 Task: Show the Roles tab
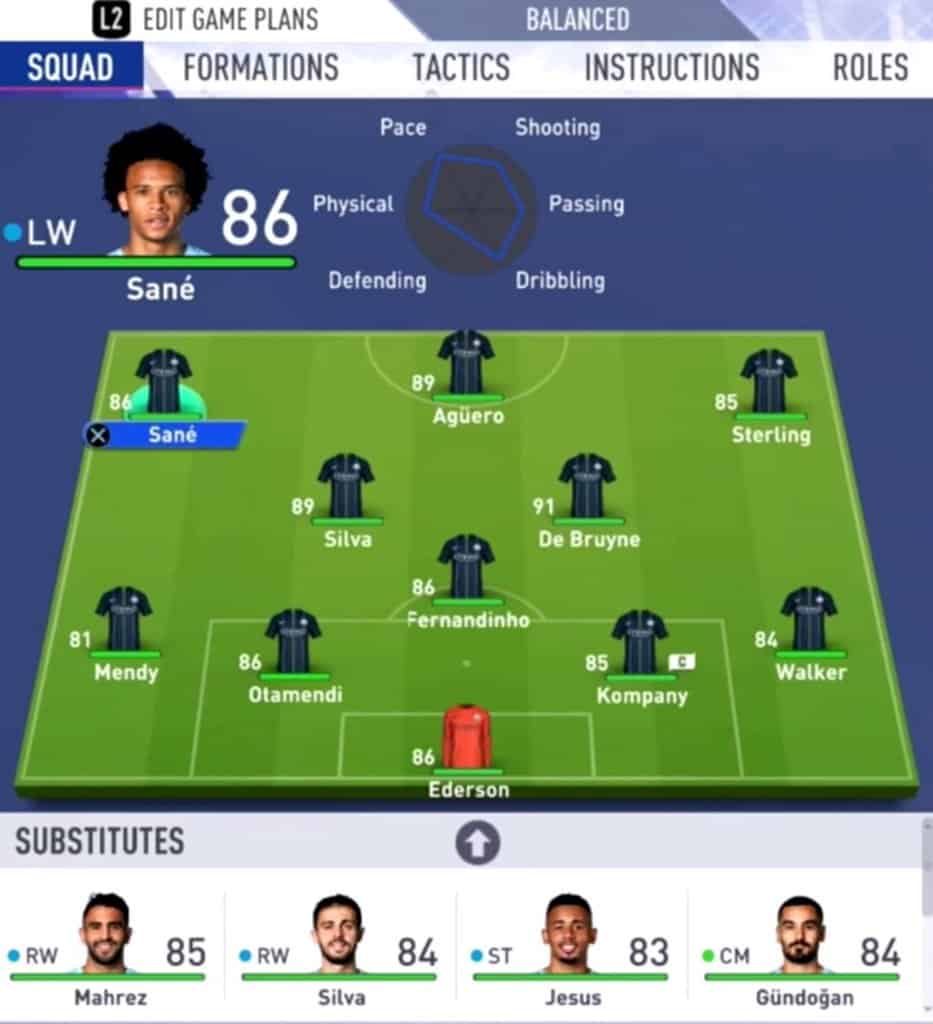pos(870,68)
